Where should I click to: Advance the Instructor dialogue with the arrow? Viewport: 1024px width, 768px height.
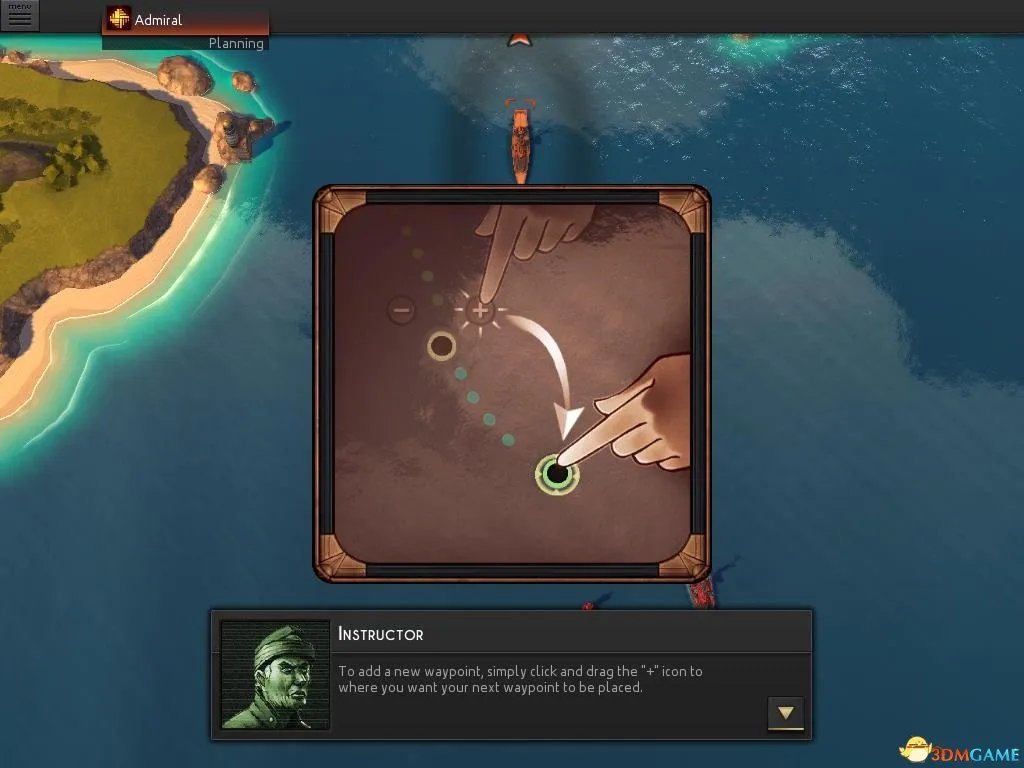pos(786,713)
